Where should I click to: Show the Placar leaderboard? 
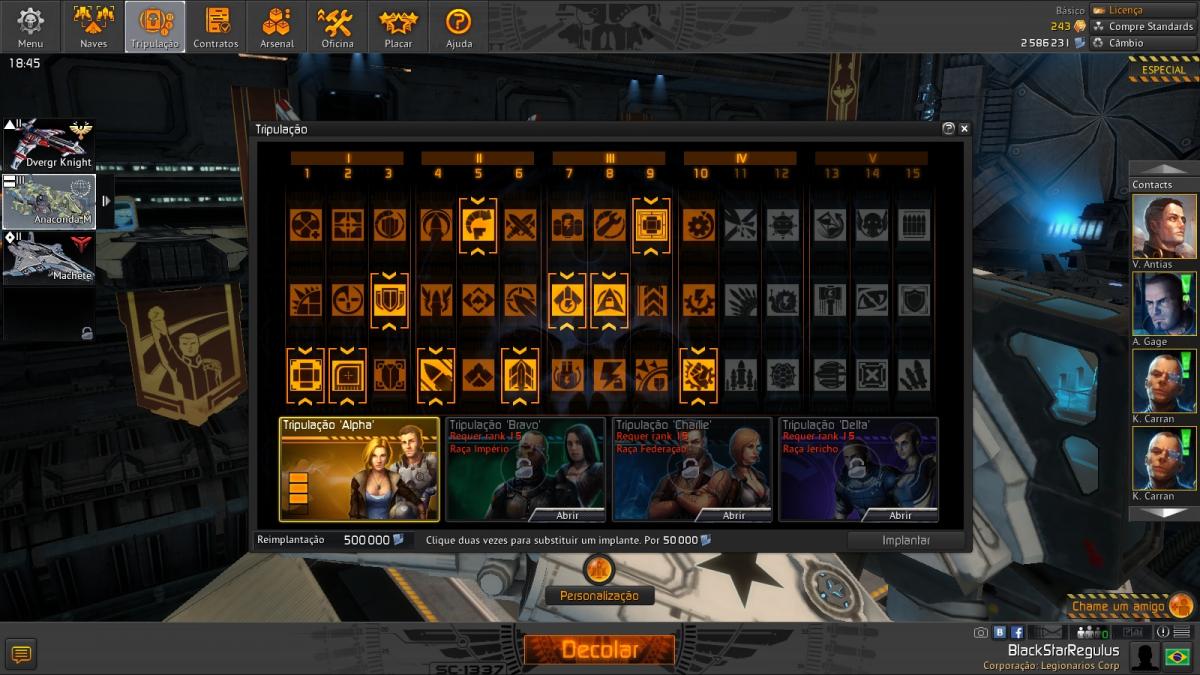pyautogui.click(x=398, y=26)
